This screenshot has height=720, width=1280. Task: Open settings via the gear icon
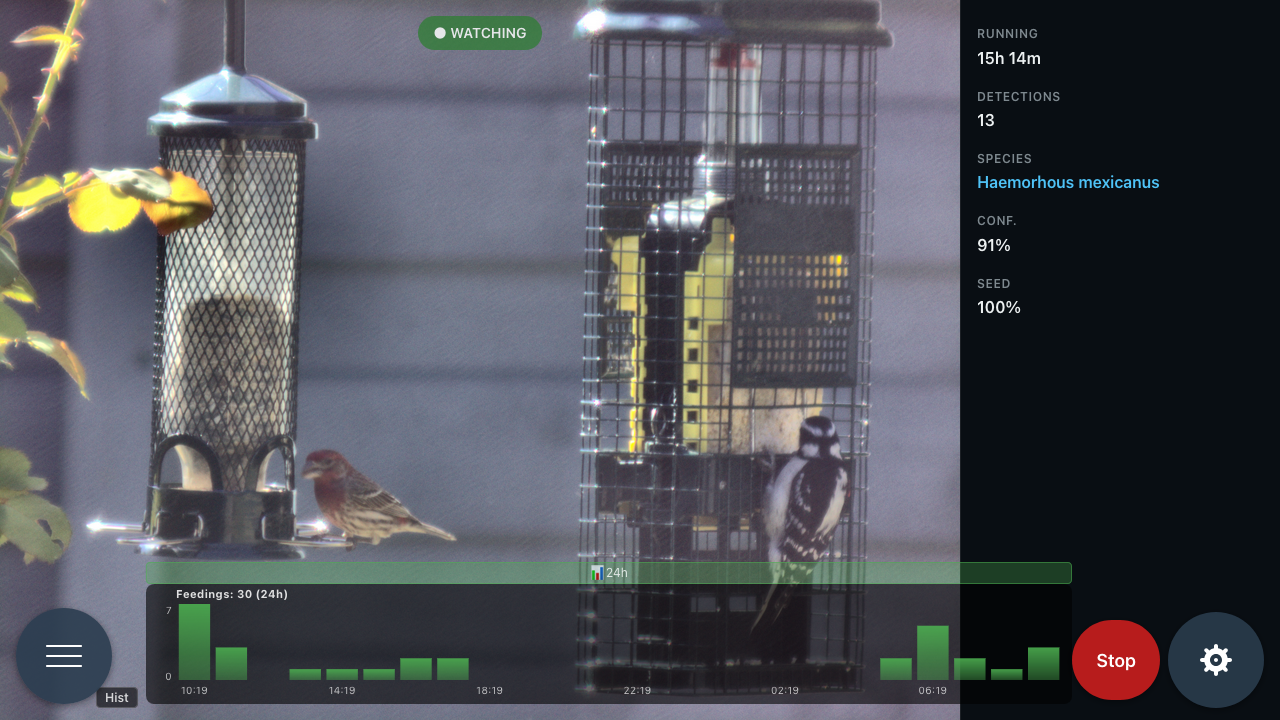pos(1216,660)
